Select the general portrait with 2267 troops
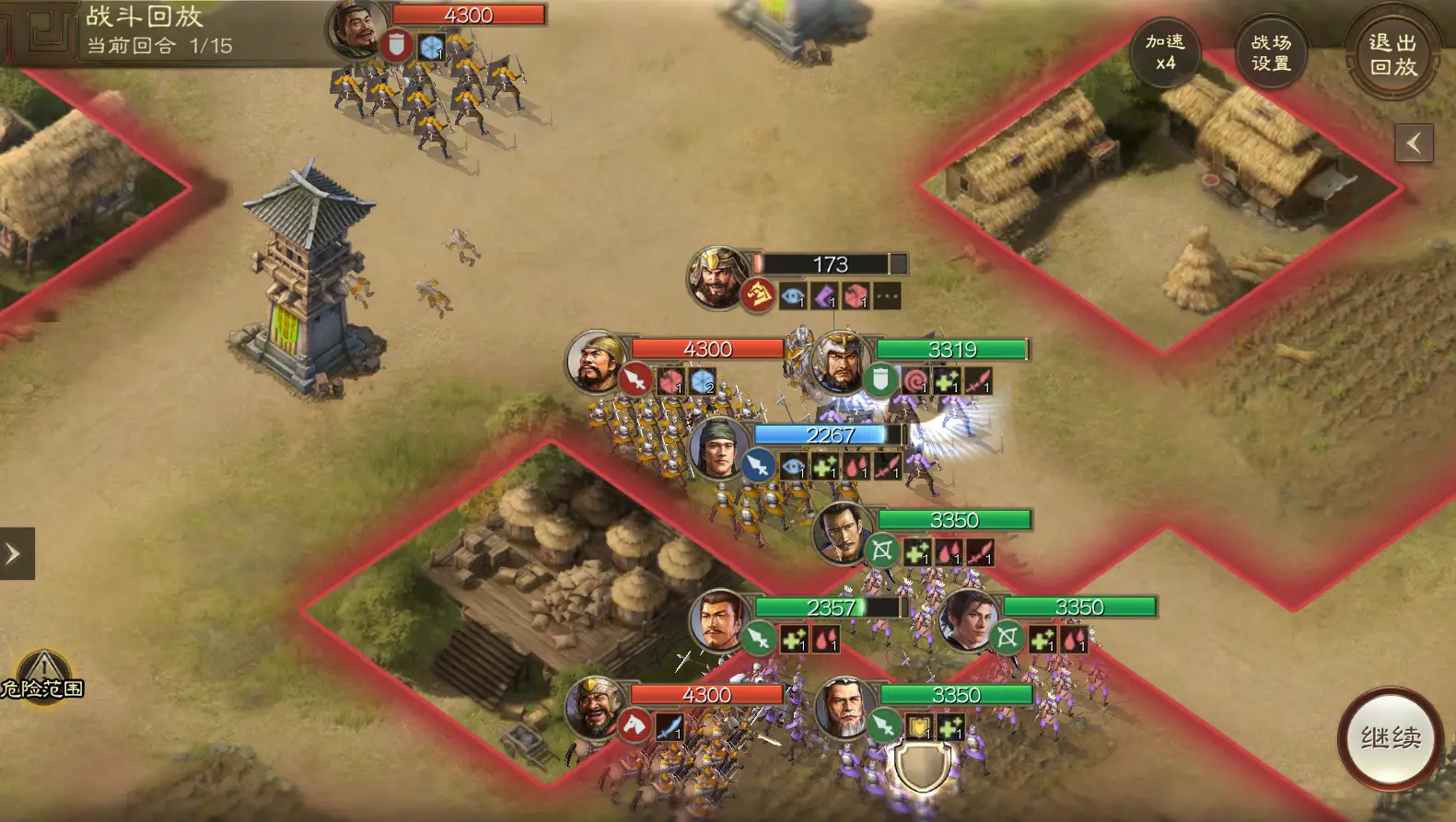This screenshot has width=1456, height=822. coord(719,447)
